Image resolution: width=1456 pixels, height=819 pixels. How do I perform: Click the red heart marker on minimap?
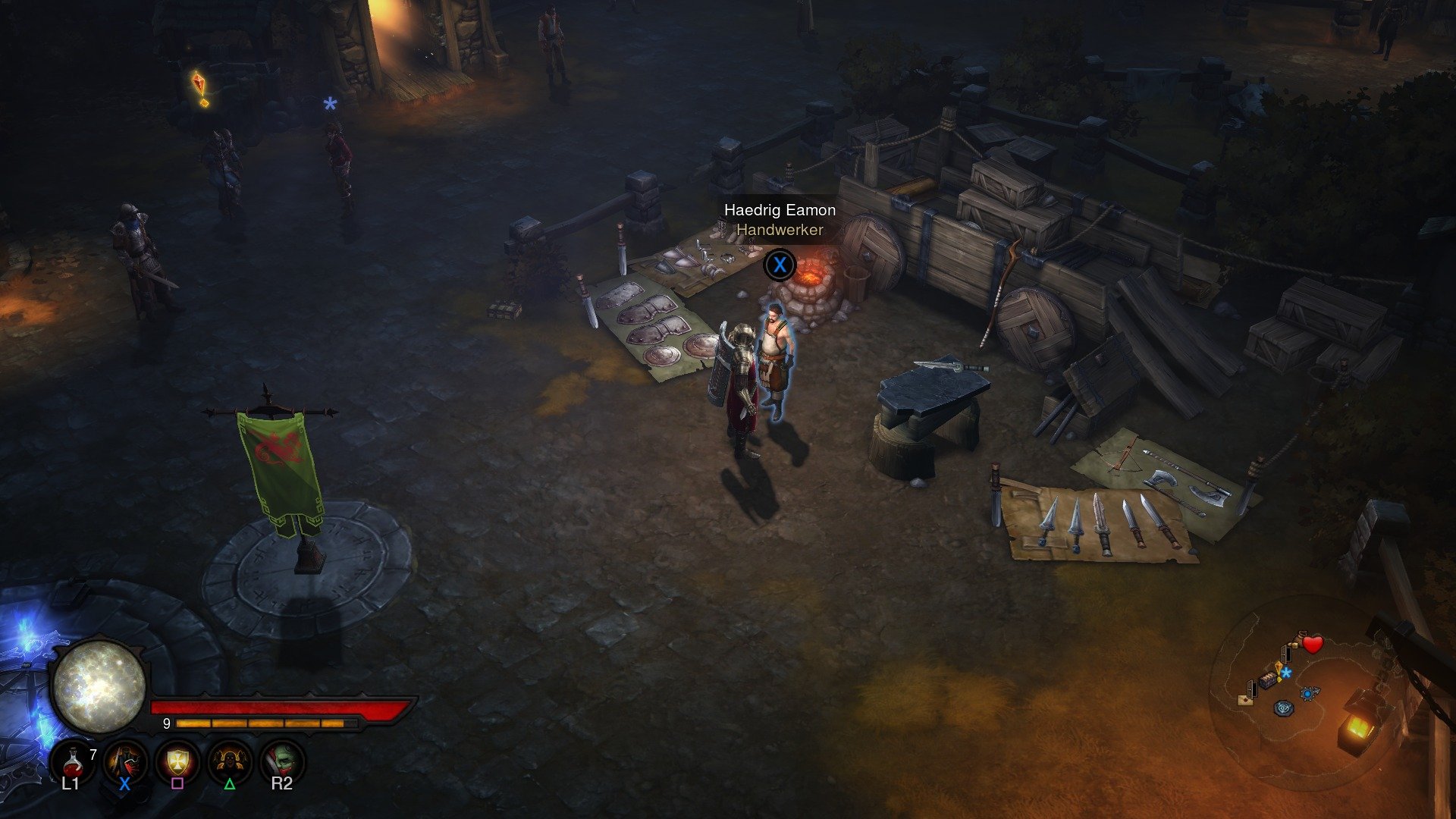pyautogui.click(x=1313, y=644)
